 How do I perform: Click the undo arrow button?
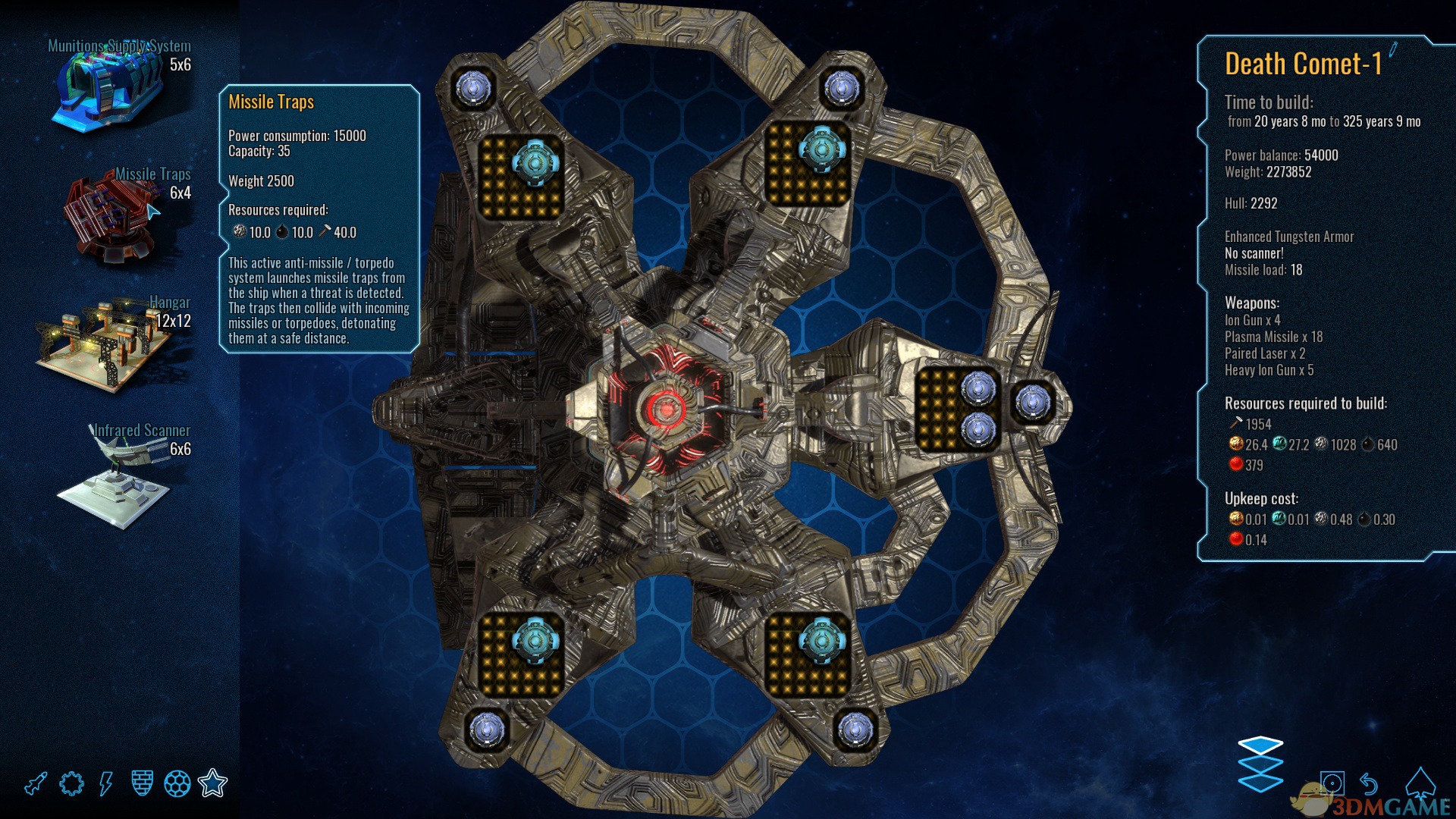[1369, 783]
